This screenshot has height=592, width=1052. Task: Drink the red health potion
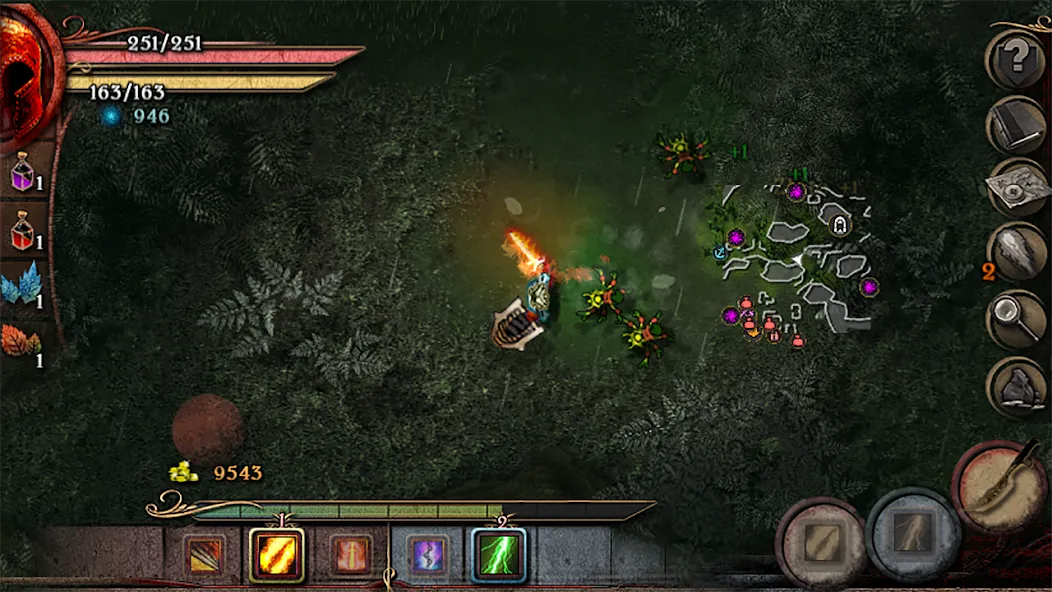point(22,232)
